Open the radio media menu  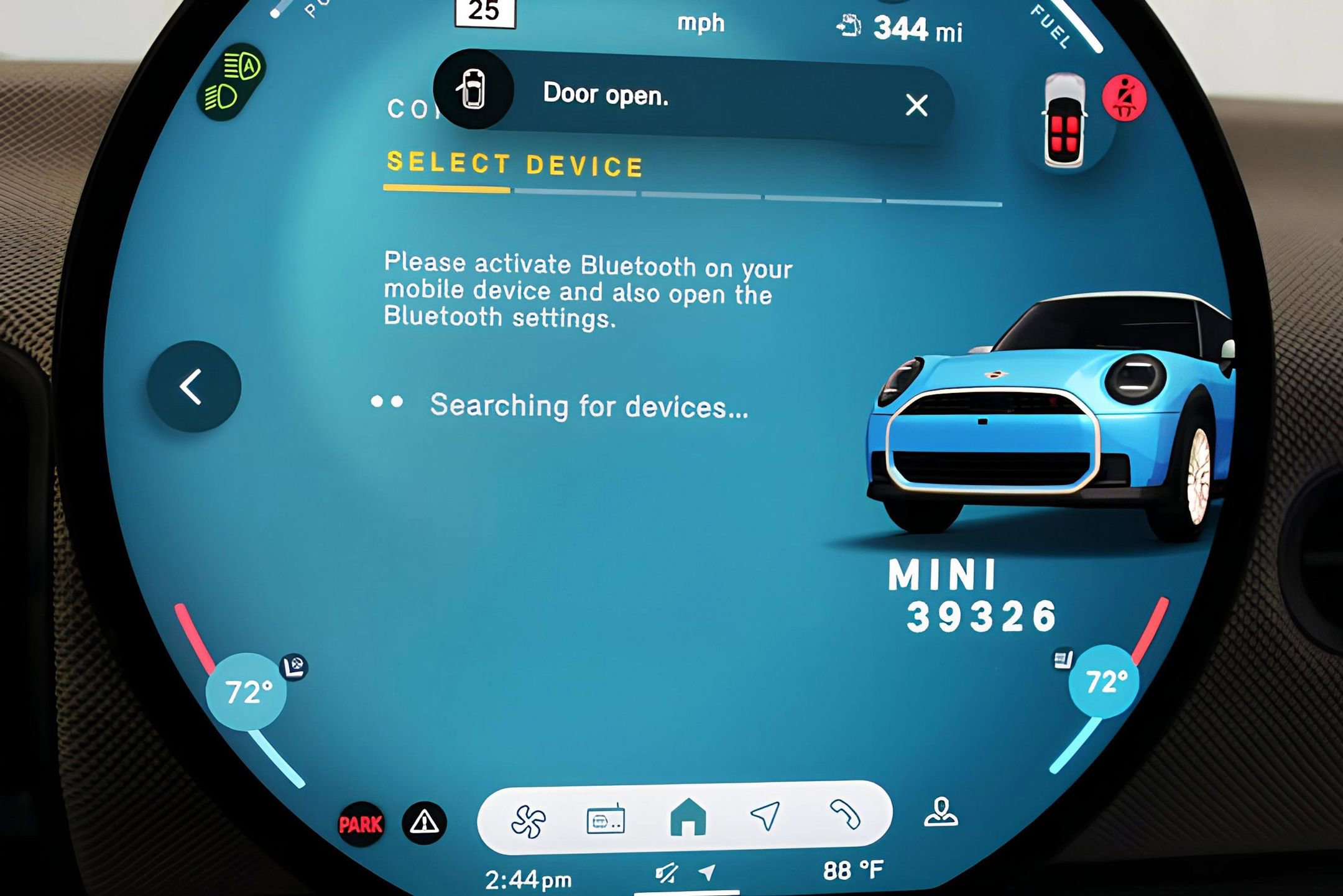point(605,820)
